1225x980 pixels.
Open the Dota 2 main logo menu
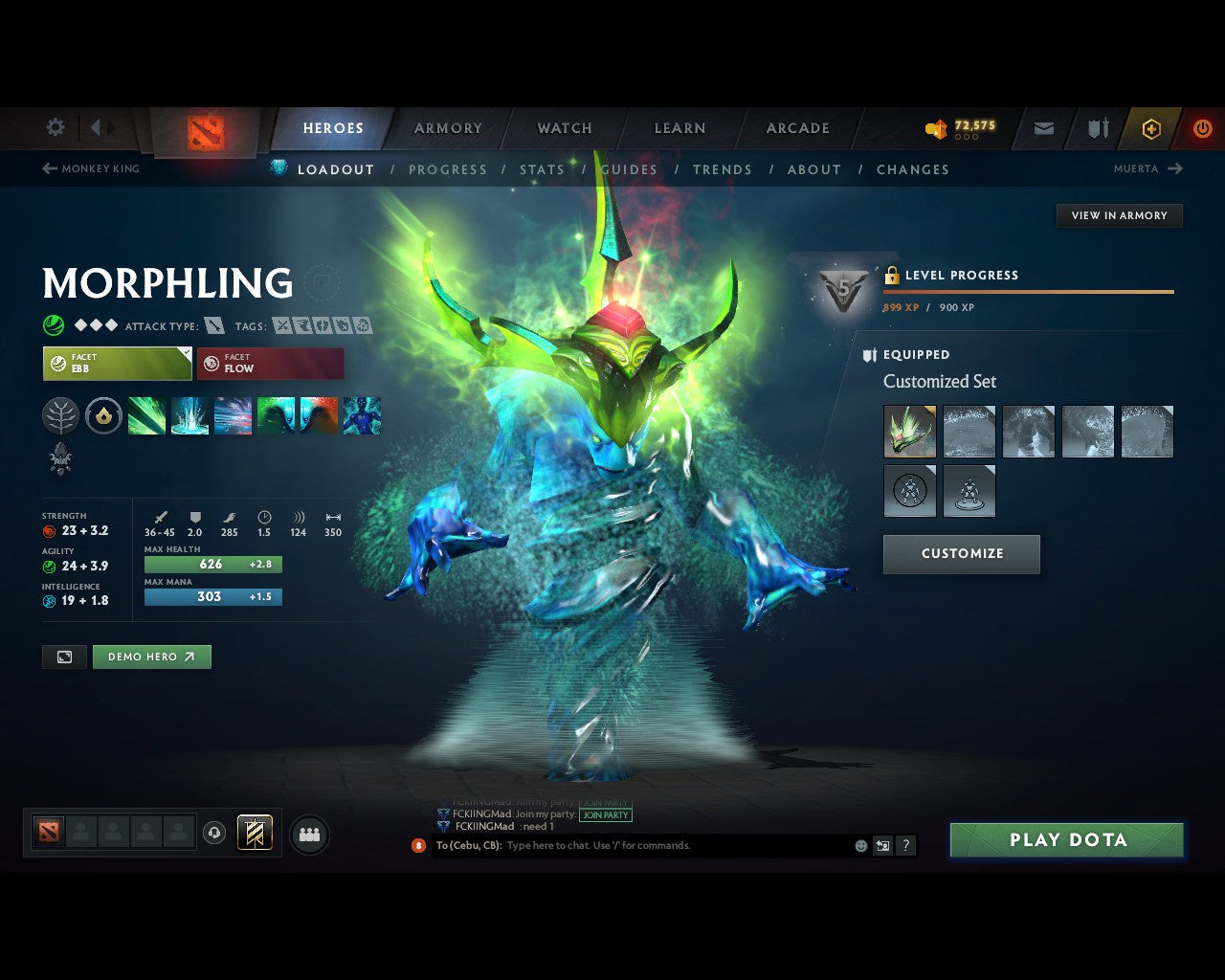pyautogui.click(x=203, y=134)
